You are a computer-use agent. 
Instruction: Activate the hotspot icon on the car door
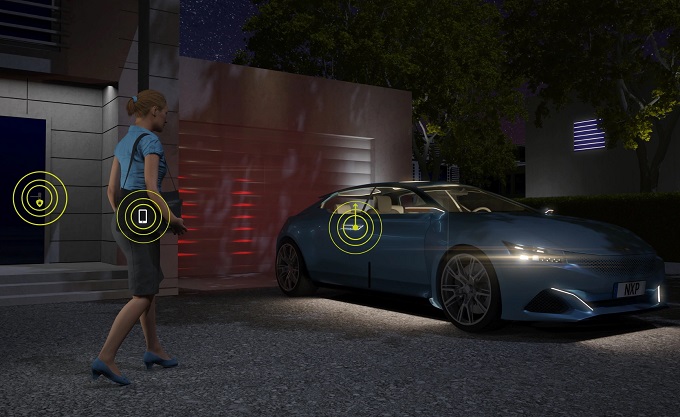(355, 228)
